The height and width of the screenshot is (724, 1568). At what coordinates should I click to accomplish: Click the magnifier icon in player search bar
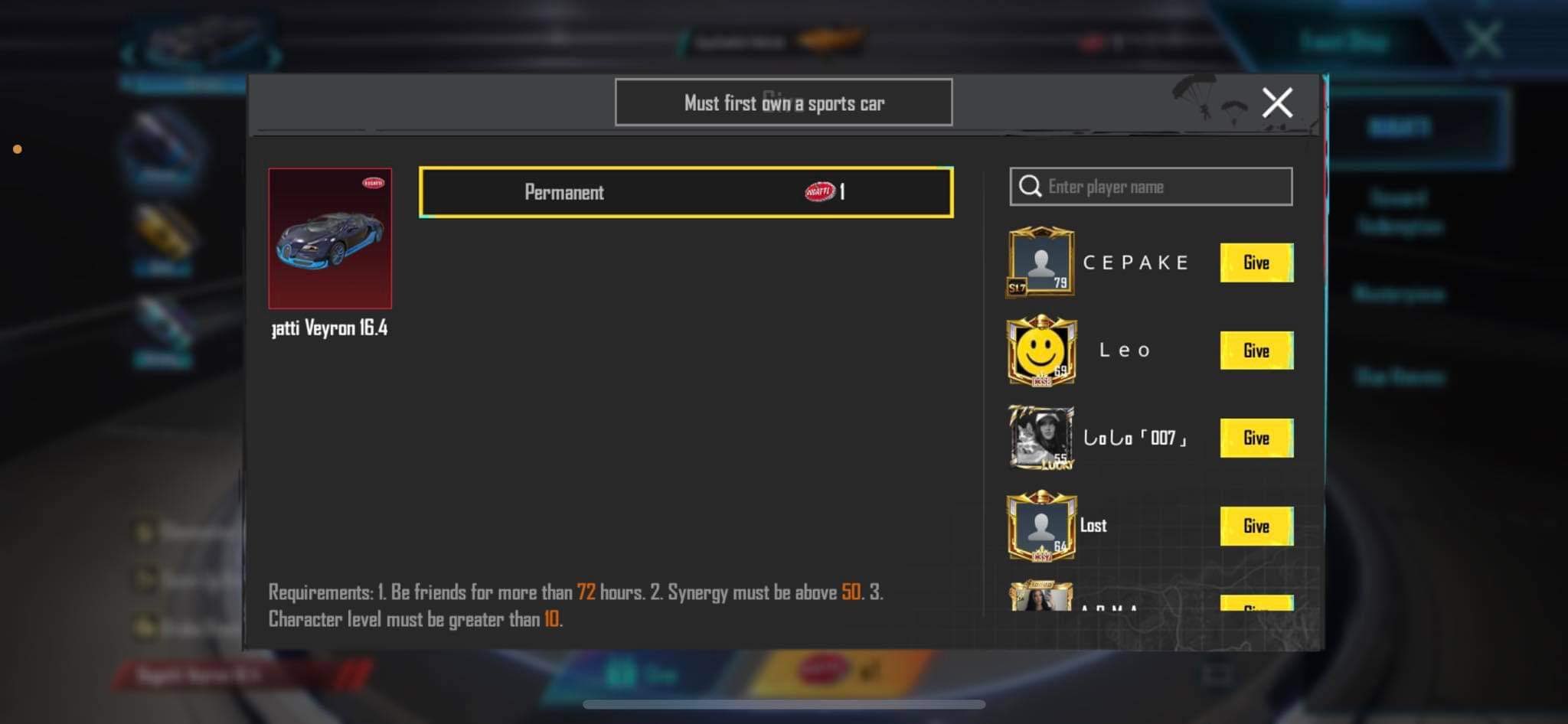[1029, 186]
